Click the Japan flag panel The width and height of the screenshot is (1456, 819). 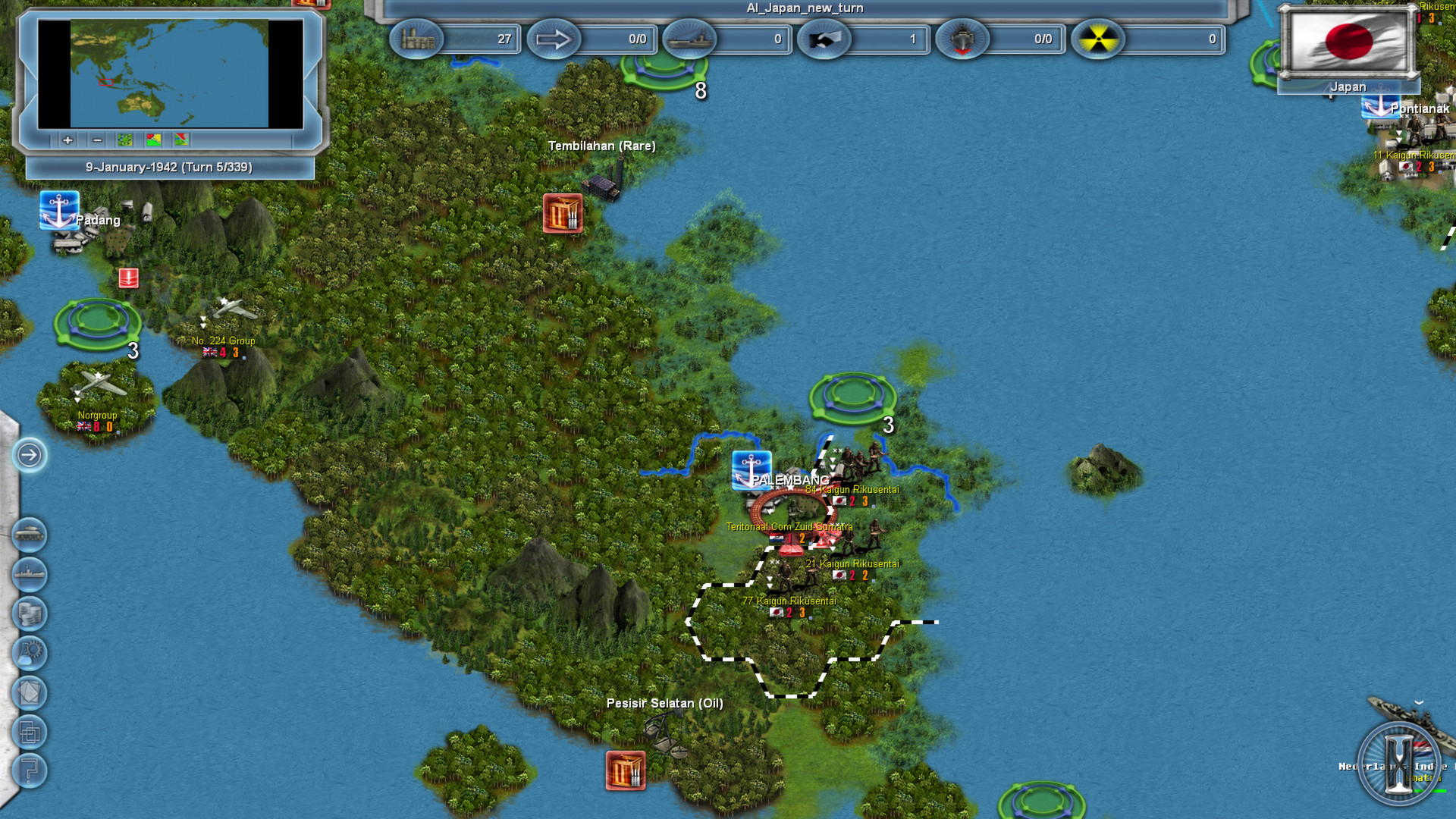click(x=1348, y=42)
